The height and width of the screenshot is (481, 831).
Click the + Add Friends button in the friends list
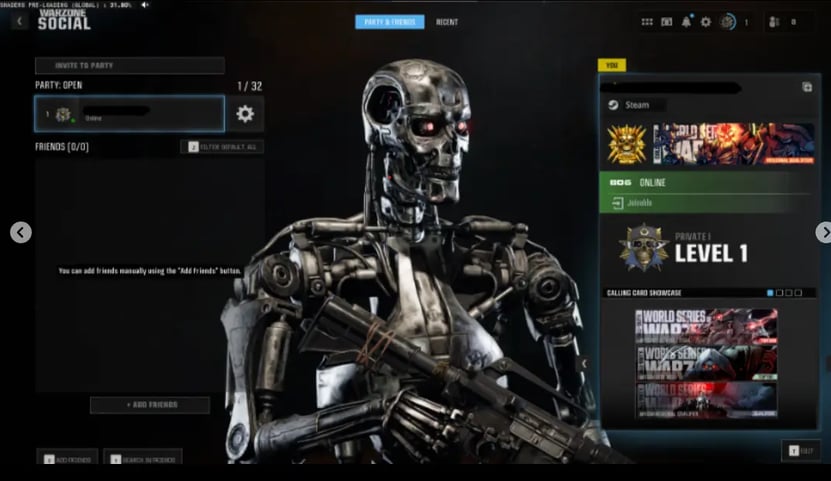(x=150, y=405)
